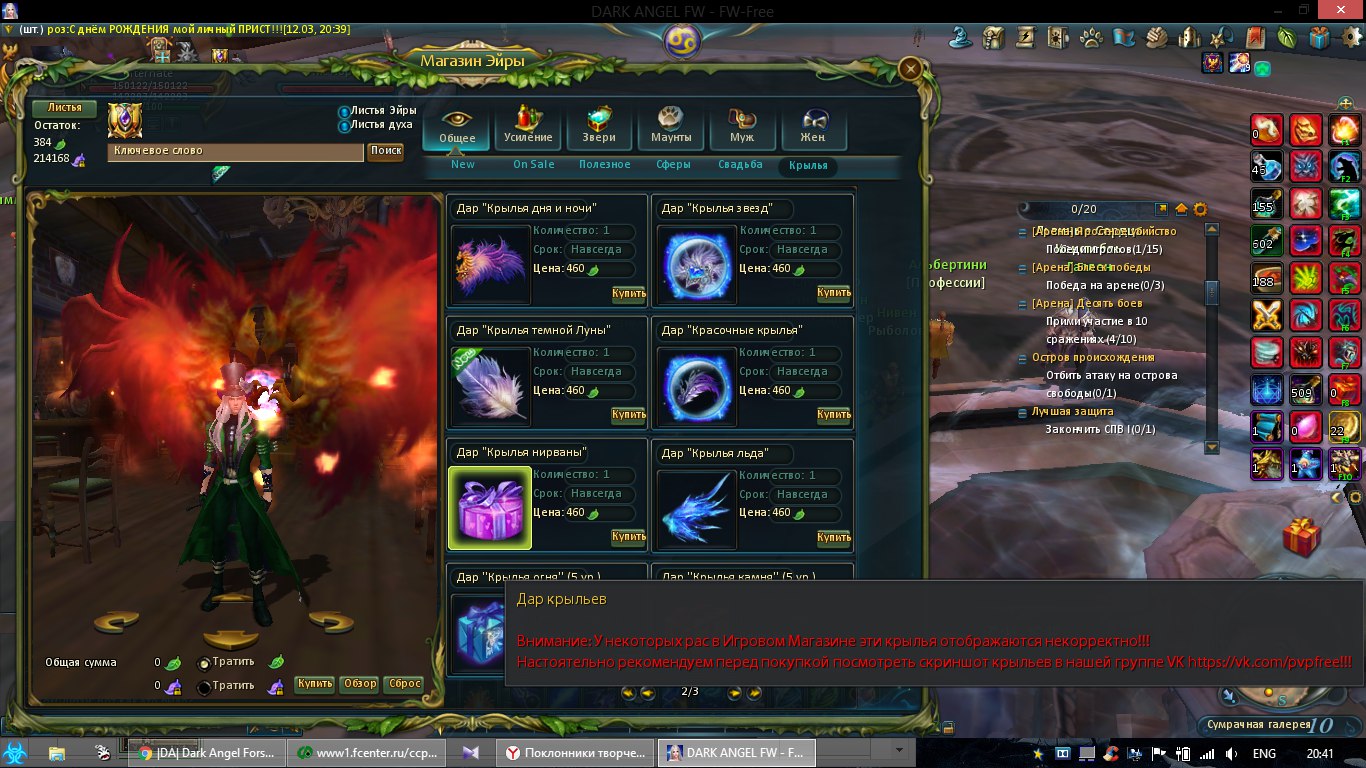Buy the Крылья звезд gift
Screen dimensions: 1366x768
[833, 293]
